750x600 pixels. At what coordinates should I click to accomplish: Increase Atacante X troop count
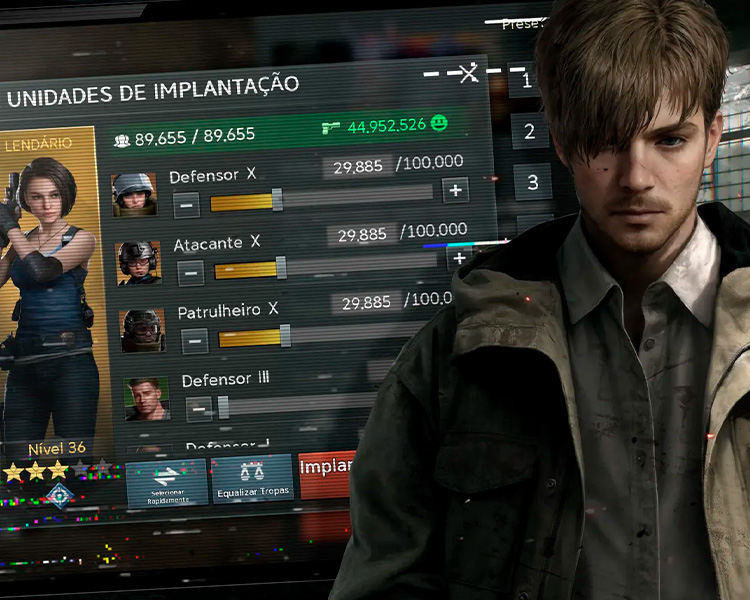tap(459, 258)
